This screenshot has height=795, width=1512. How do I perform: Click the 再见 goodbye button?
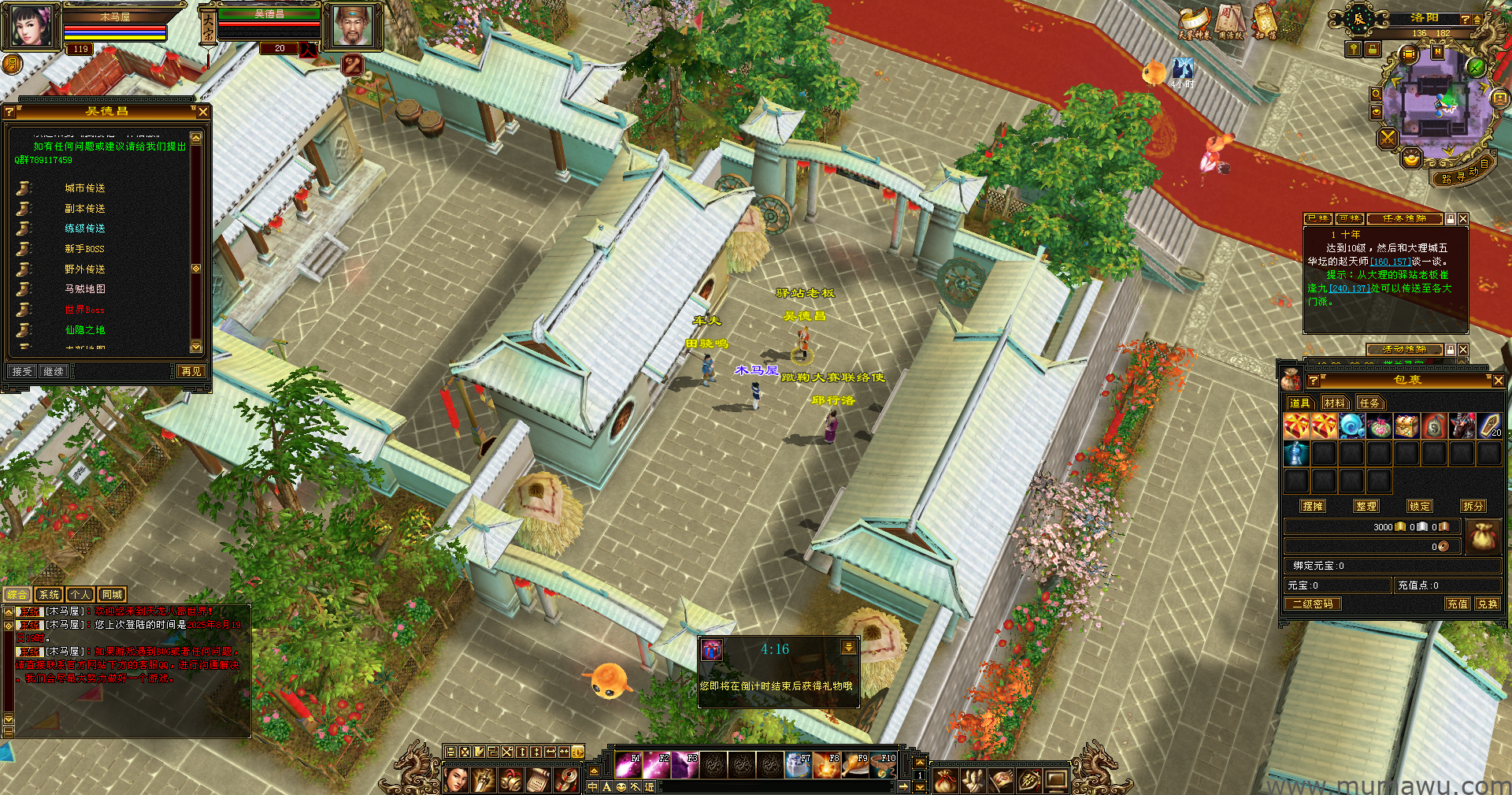pos(191,371)
